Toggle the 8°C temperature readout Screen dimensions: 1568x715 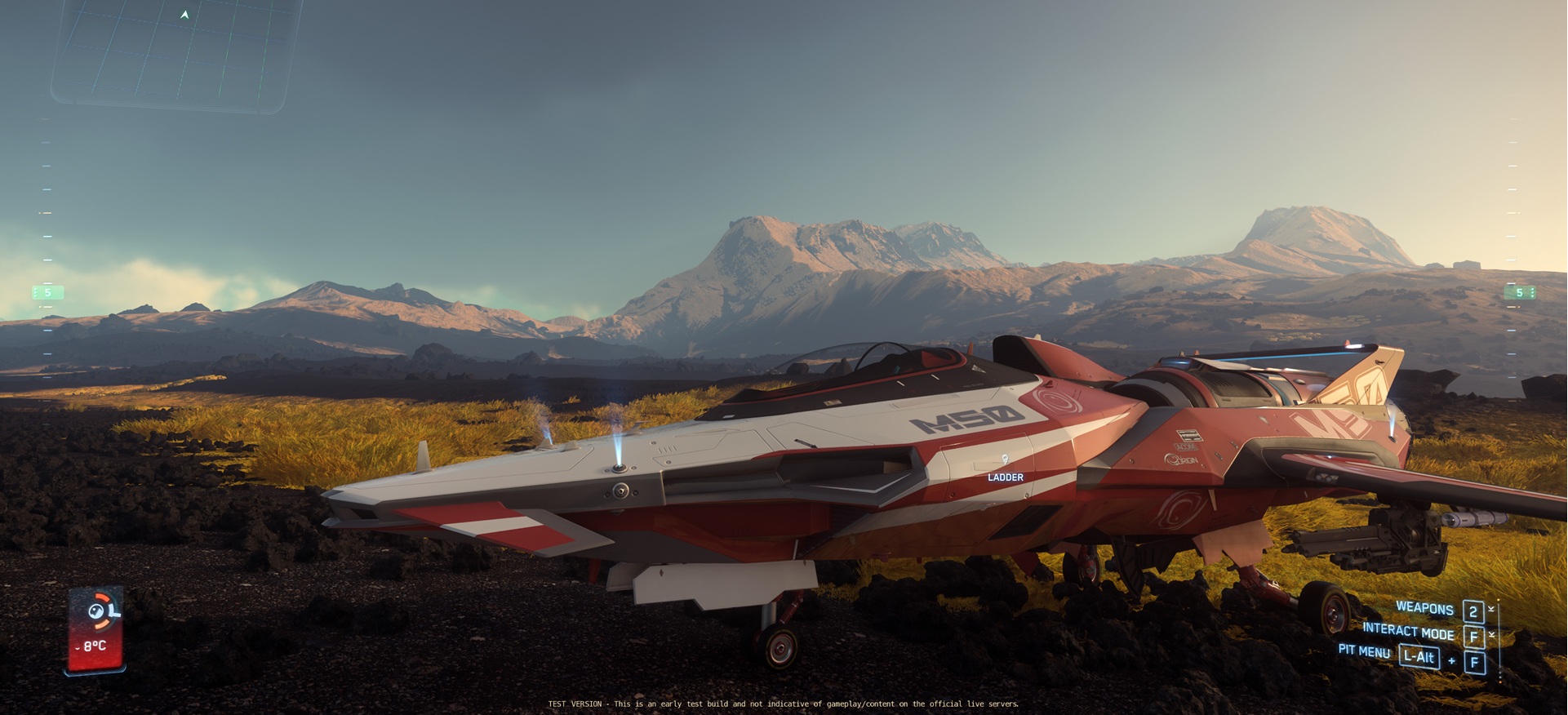coord(95,646)
